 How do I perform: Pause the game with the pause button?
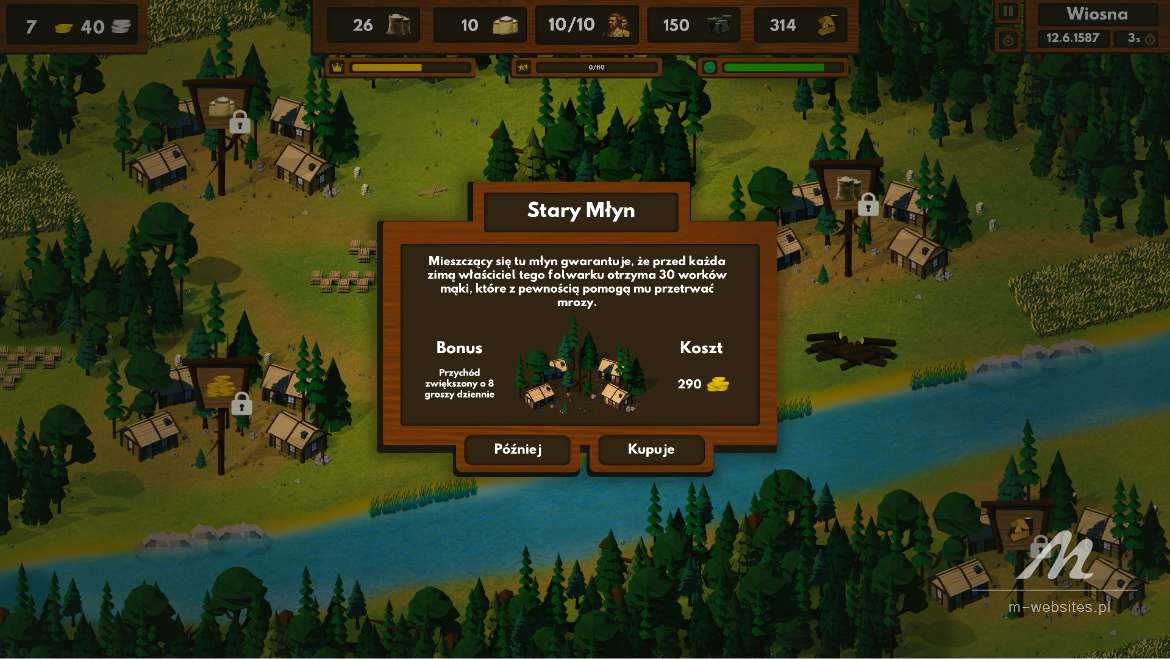click(x=1008, y=12)
